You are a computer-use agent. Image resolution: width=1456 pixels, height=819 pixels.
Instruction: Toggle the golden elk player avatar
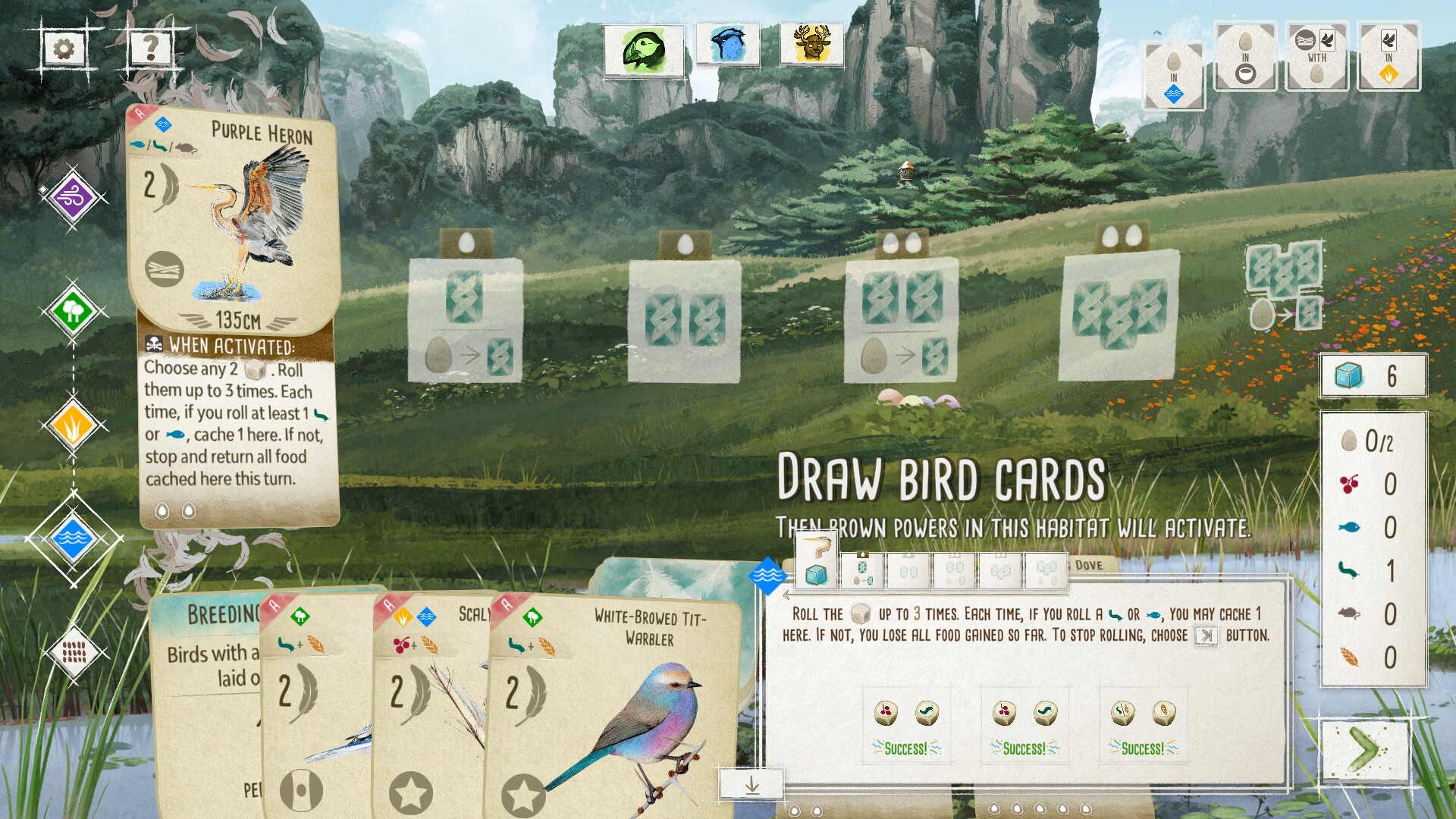coord(811,43)
